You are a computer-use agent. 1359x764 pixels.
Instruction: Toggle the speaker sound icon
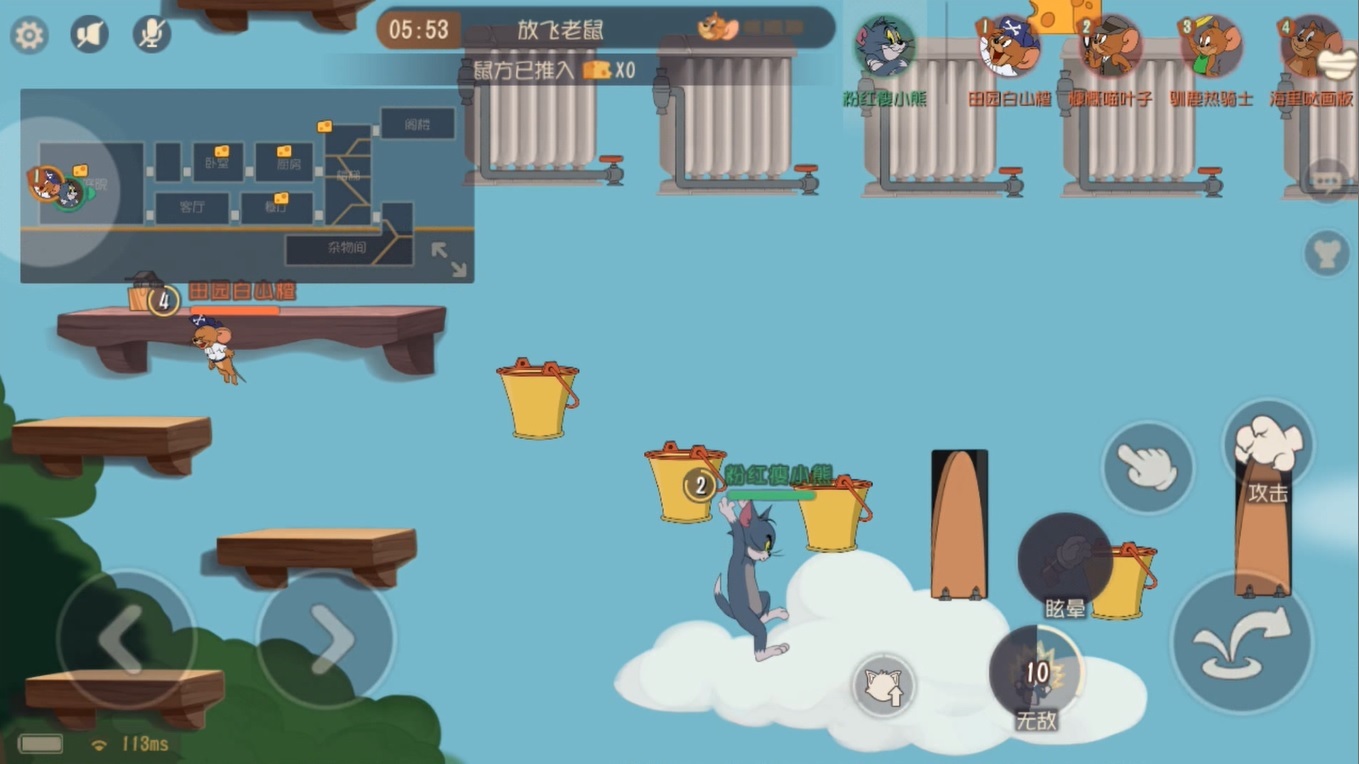click(89, 35)
